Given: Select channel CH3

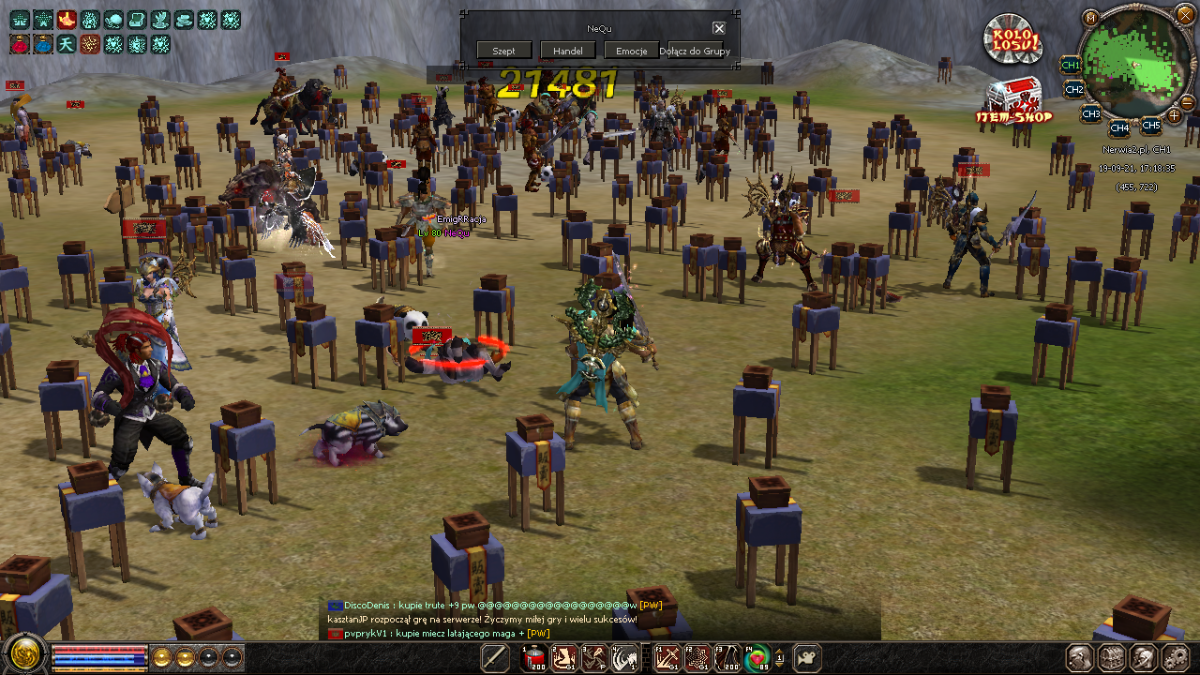Looking at the screenshot, I should coord(1090,114).
